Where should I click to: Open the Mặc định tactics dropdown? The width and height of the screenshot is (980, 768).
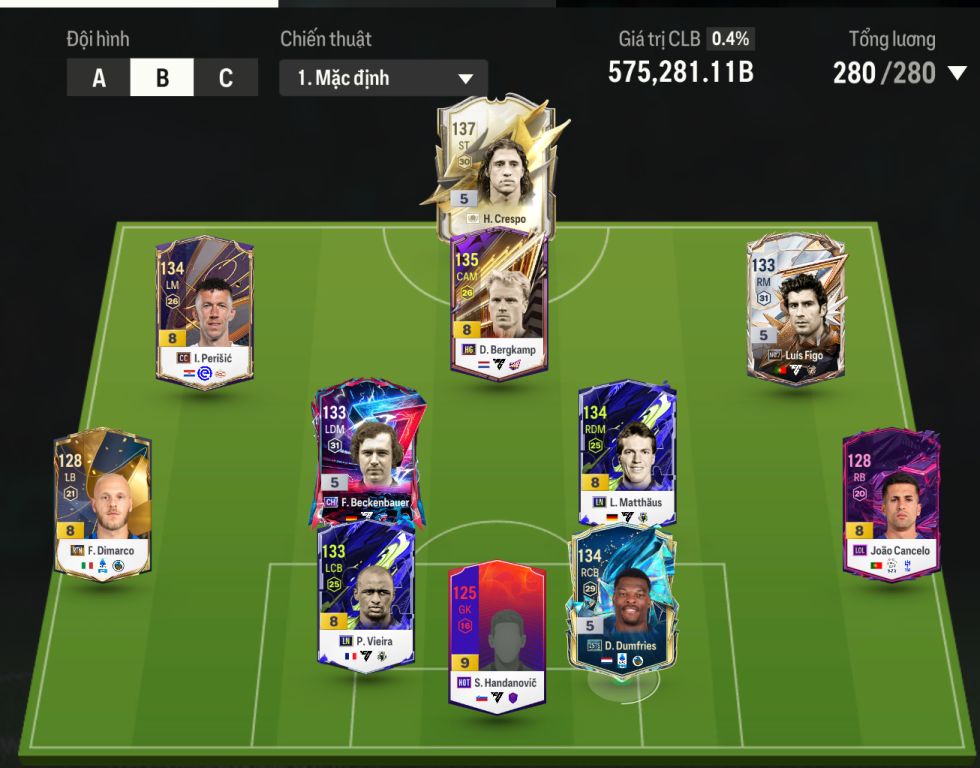pyautogui.click(x=383, y=78)
